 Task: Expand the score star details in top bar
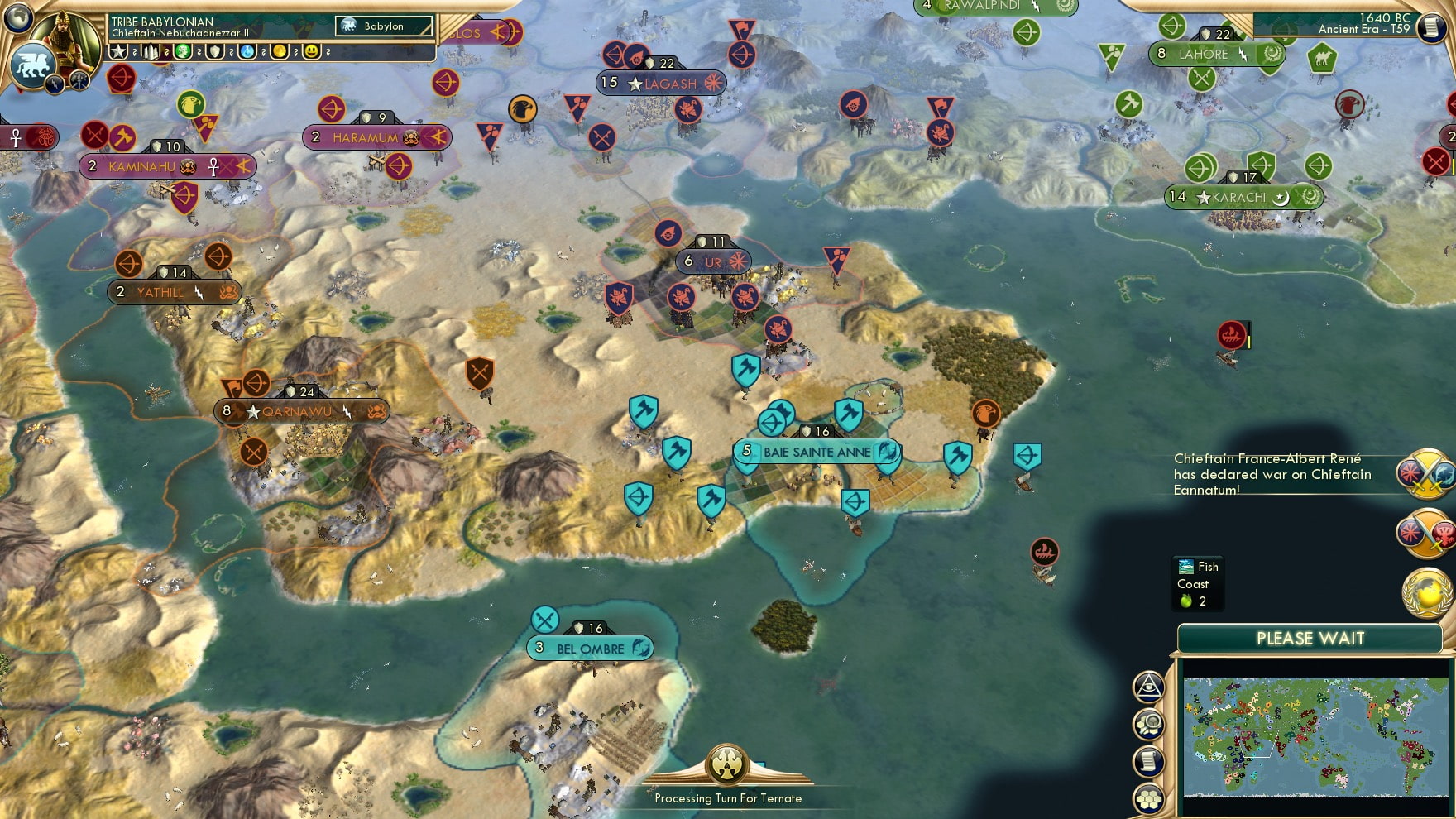point(120,52)
